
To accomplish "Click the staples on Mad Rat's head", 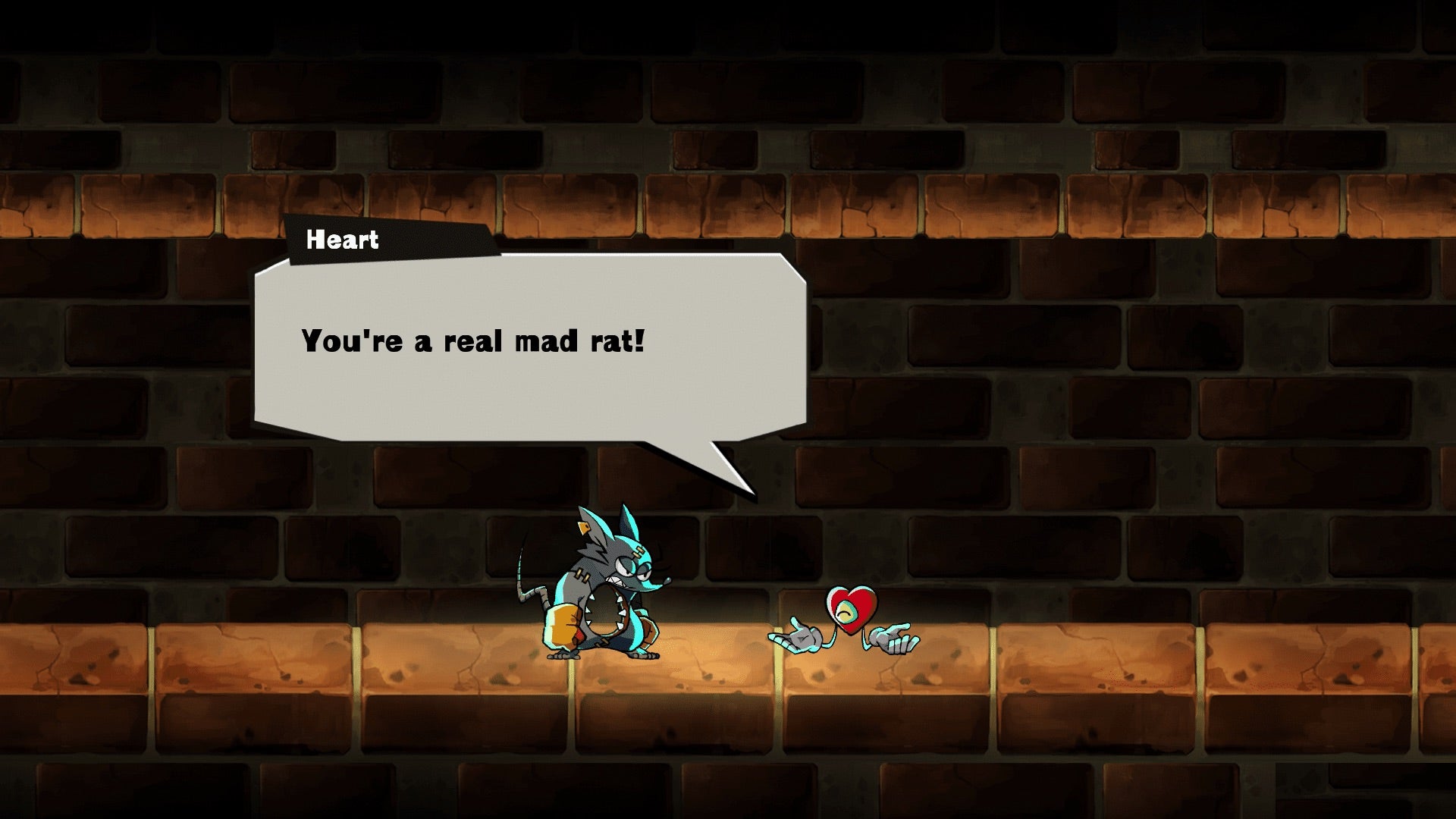I will (x=639, y=552).
